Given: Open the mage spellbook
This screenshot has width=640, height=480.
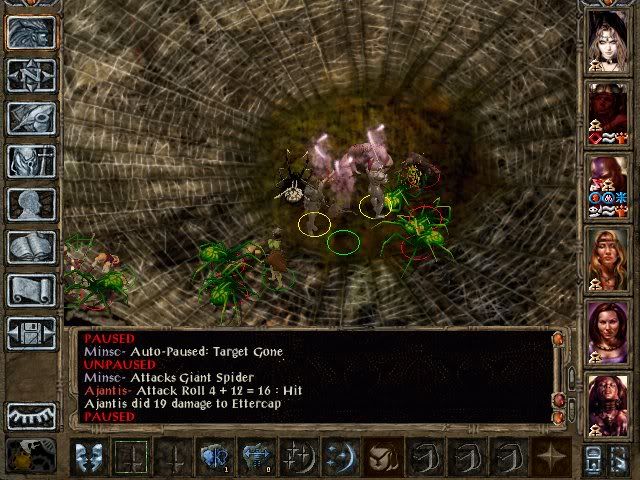Looking at the screenshot, I should tap(31, 247).
